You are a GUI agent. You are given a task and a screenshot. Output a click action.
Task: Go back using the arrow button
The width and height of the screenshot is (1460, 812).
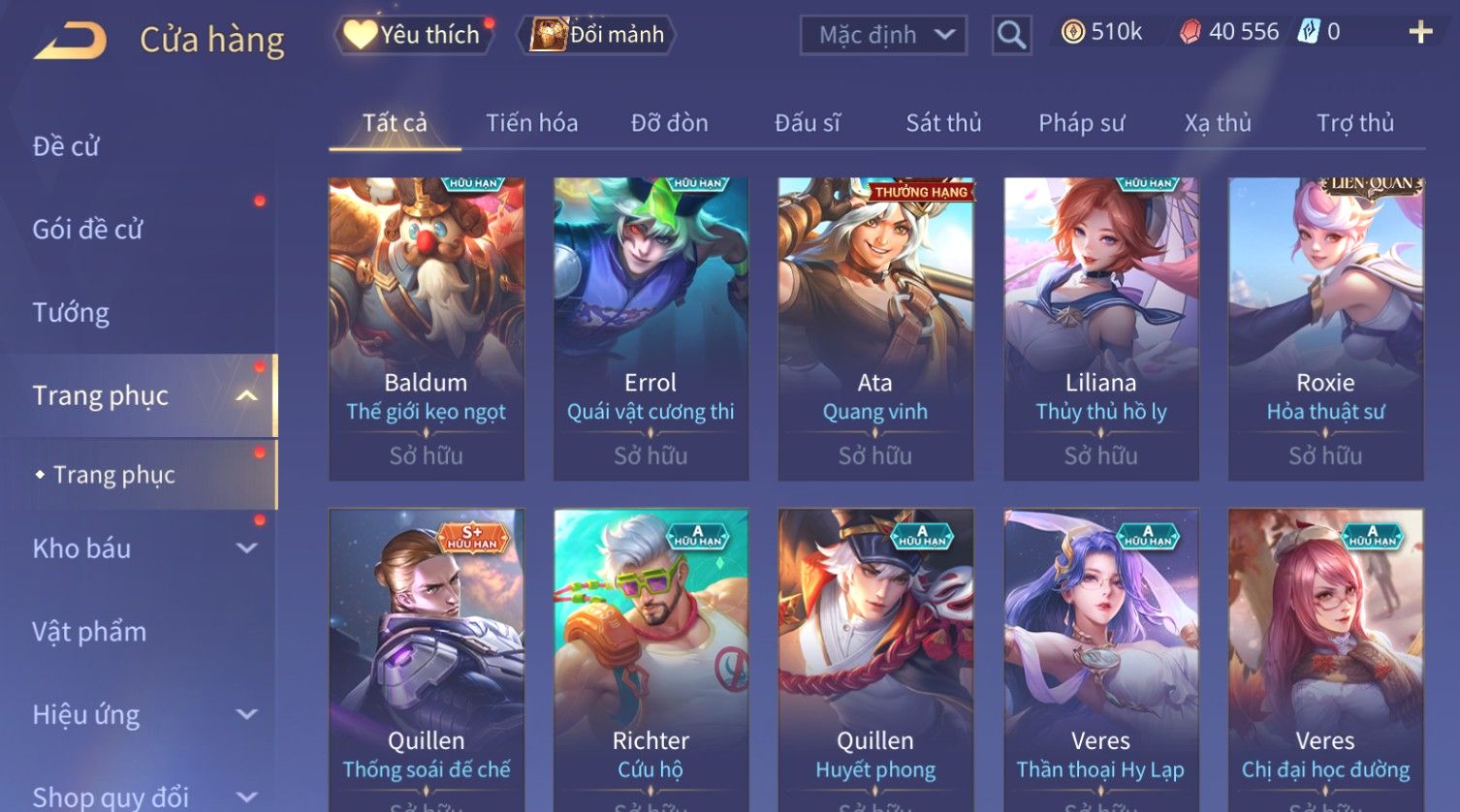coord(71,41)
